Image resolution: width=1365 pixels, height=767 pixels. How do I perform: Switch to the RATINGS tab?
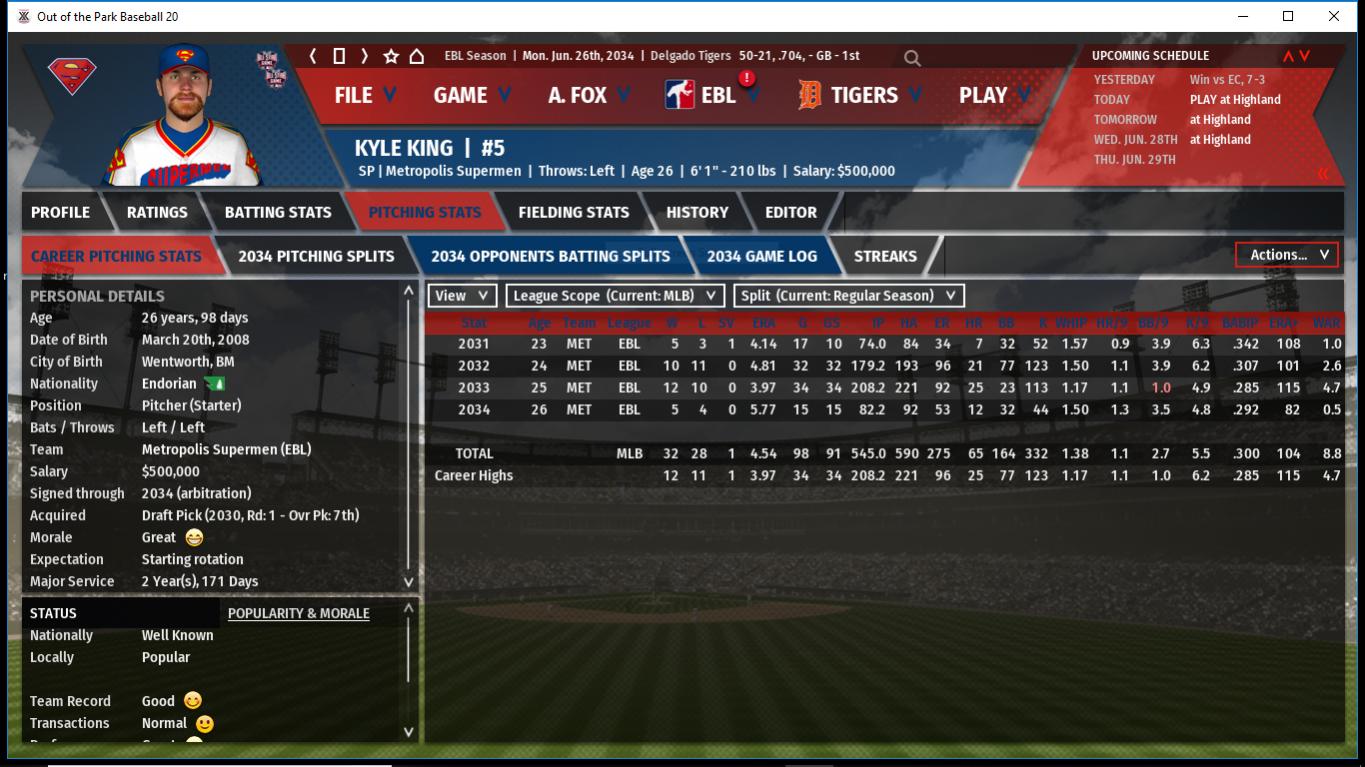(x=157, y=212)
